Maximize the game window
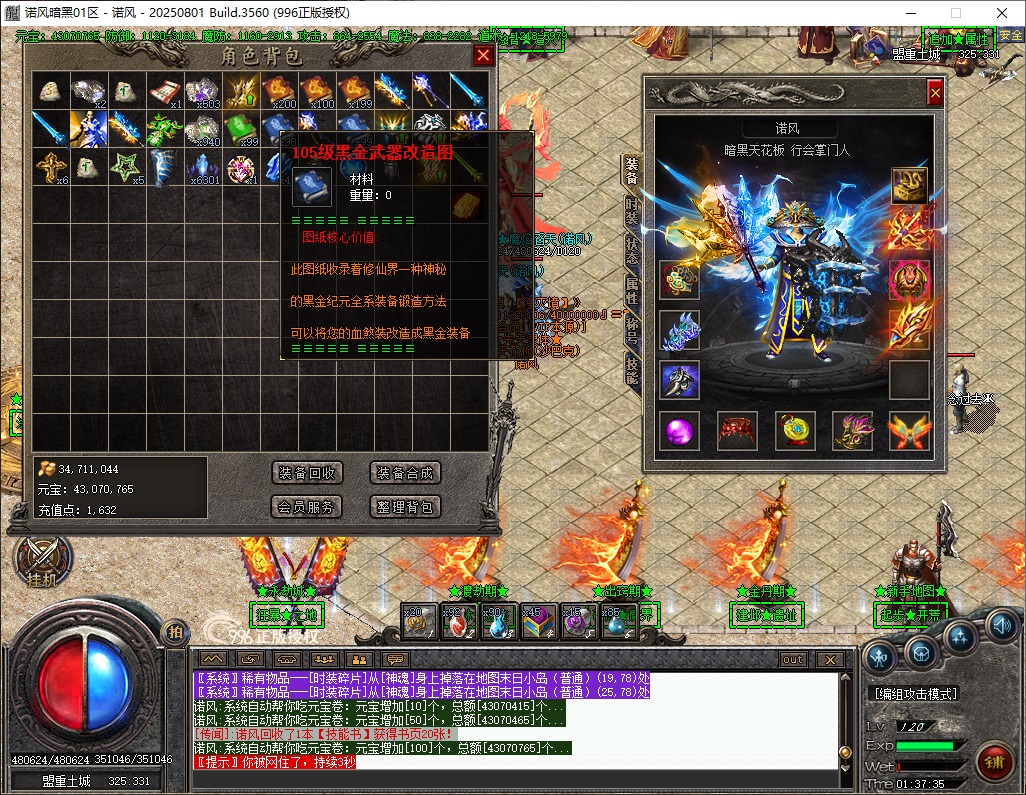Screen dimensions: 1026x795 click(955, 13)
